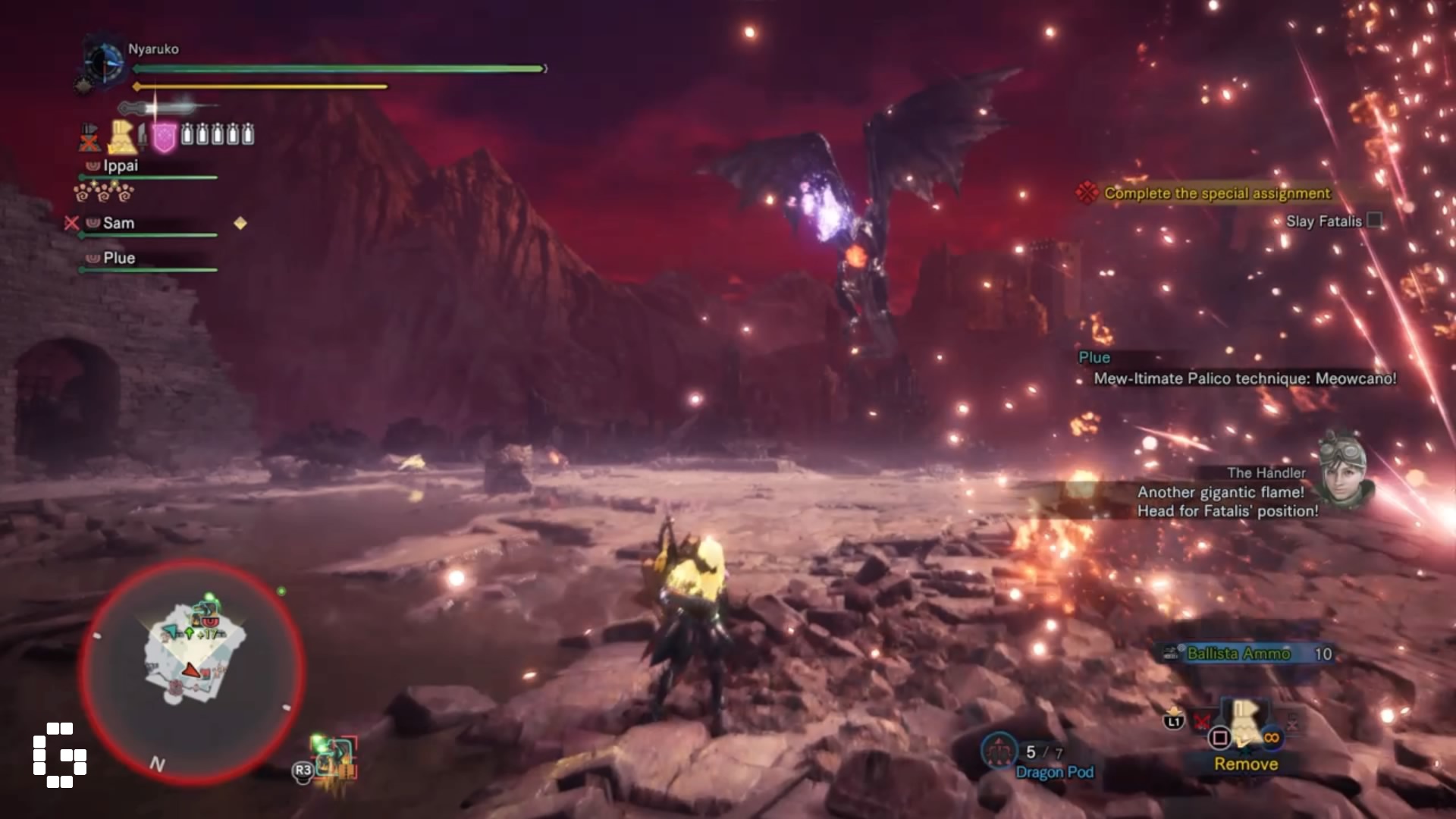
Task: Click the R3 camp icon beside minimap
Action: click(x=302, y=772)
